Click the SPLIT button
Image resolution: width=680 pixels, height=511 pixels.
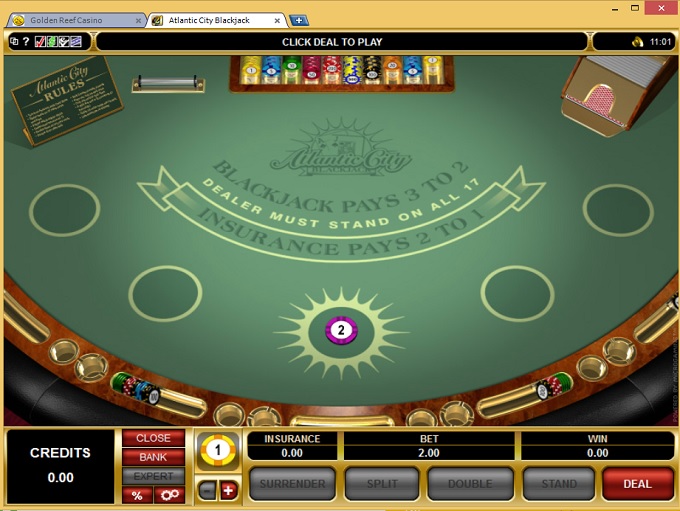(379, 484)
